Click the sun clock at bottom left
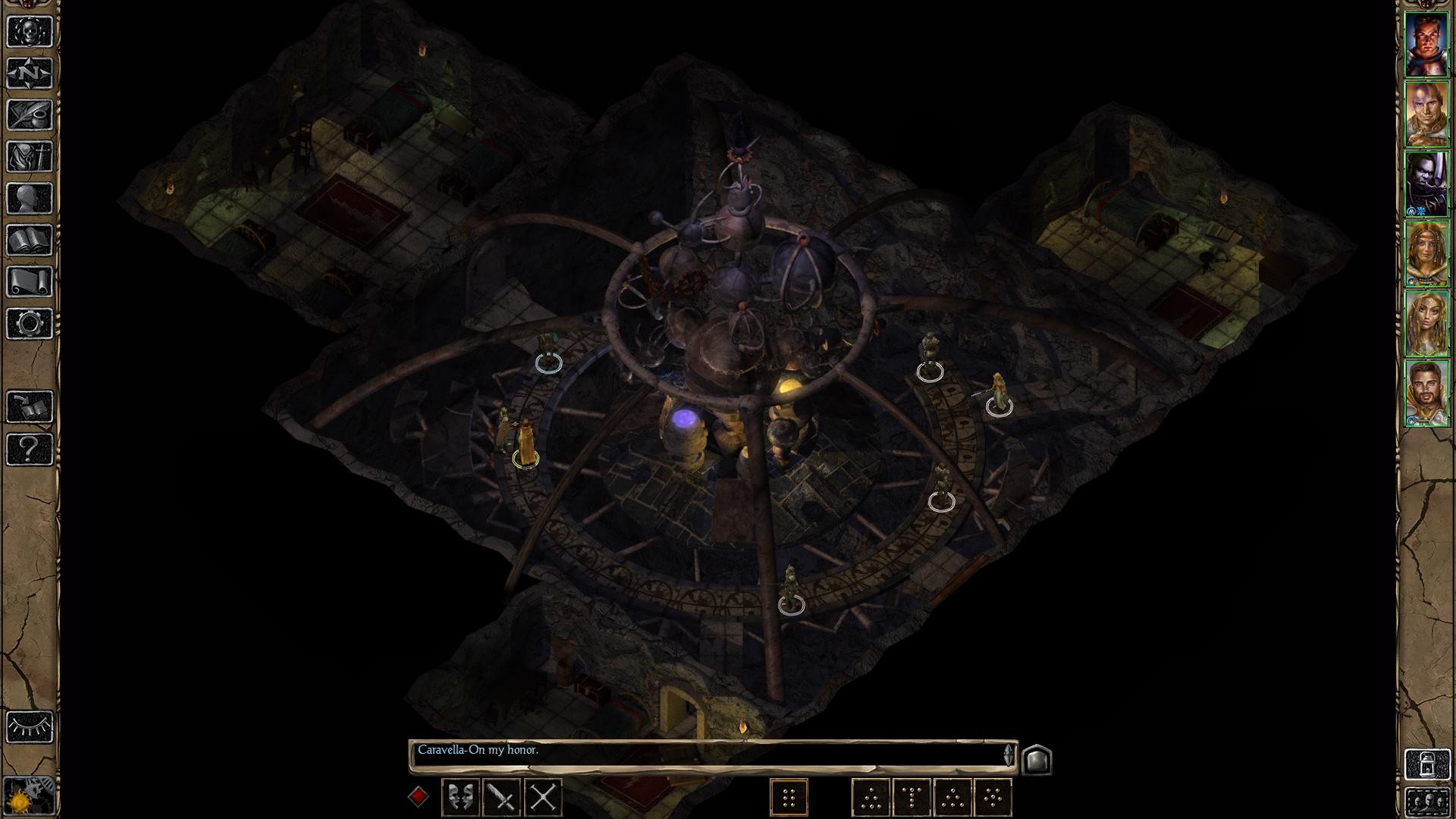Screen dimensions: 1456x819 pyautogui.click(x=30, y=796)
